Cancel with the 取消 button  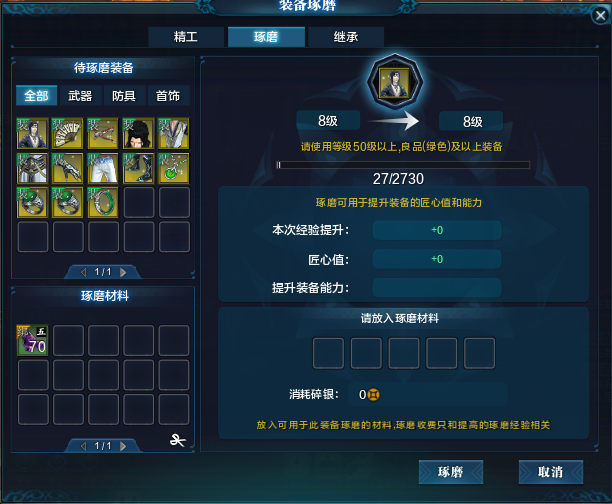(550, 471)
